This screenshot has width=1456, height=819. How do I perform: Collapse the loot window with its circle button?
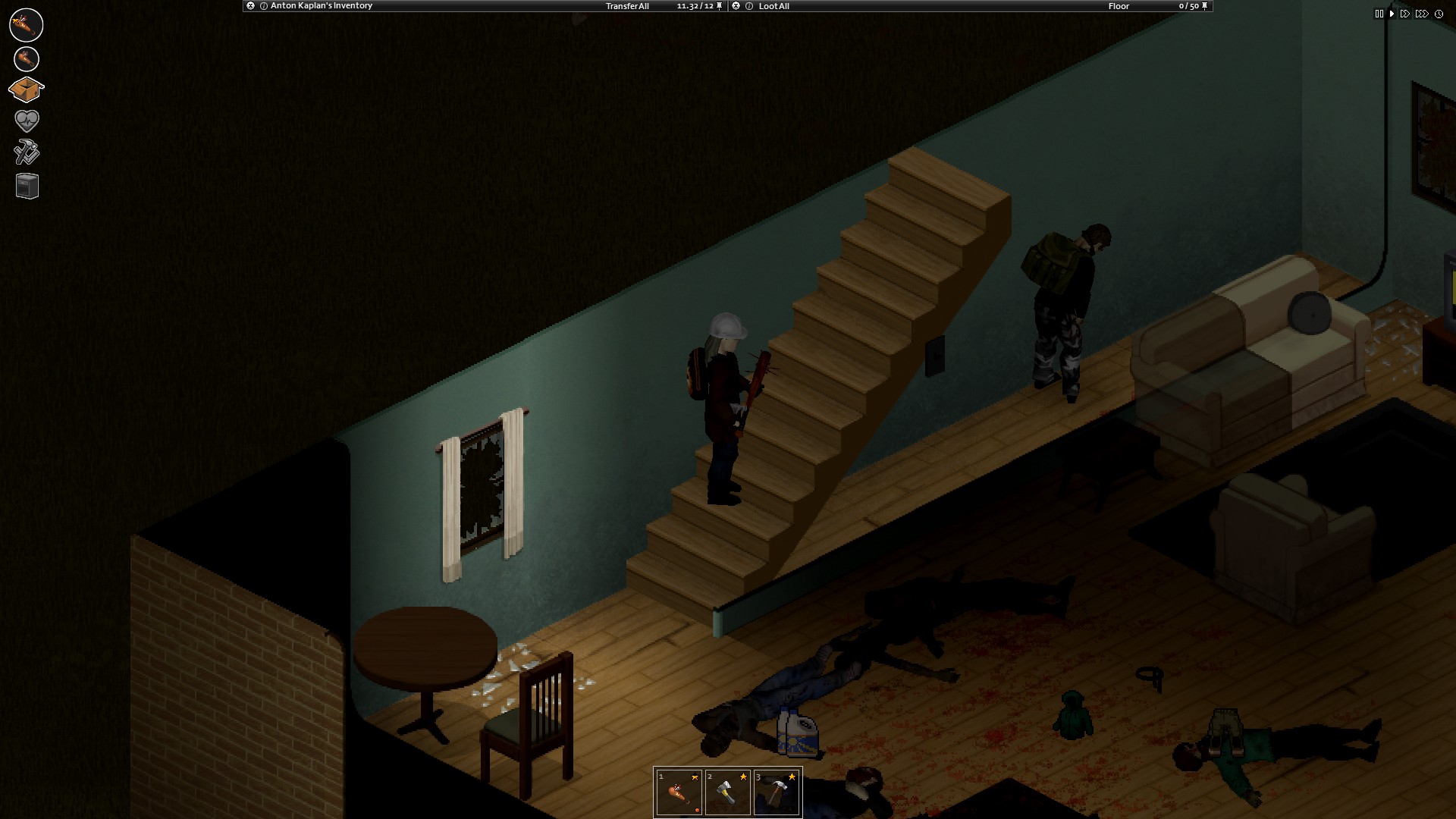(734, 5)
